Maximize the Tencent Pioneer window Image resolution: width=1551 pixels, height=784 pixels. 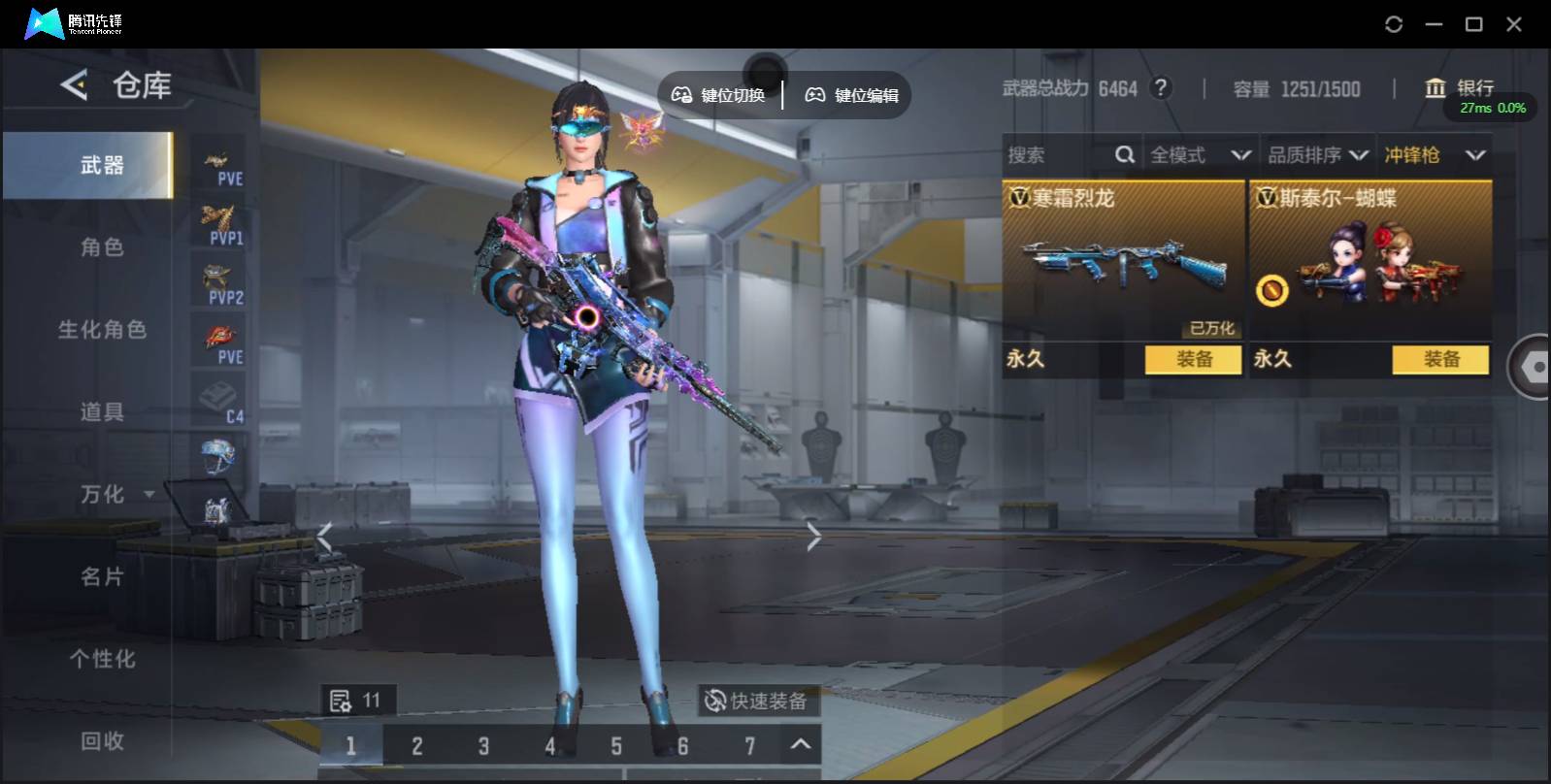[x=1473, y=24]
